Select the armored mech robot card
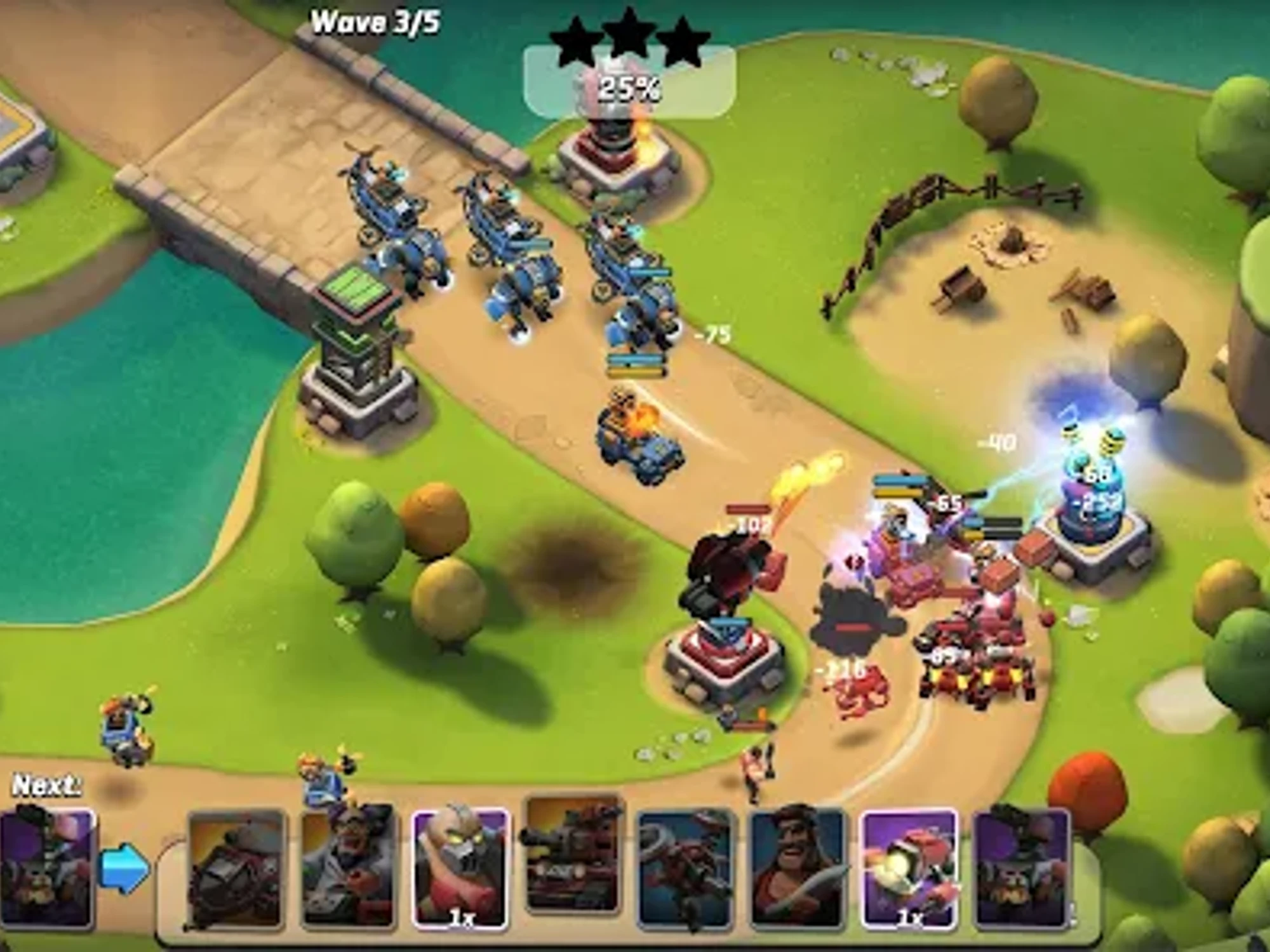This screenshot has width=1270, height=952. (x=237, y=869)
